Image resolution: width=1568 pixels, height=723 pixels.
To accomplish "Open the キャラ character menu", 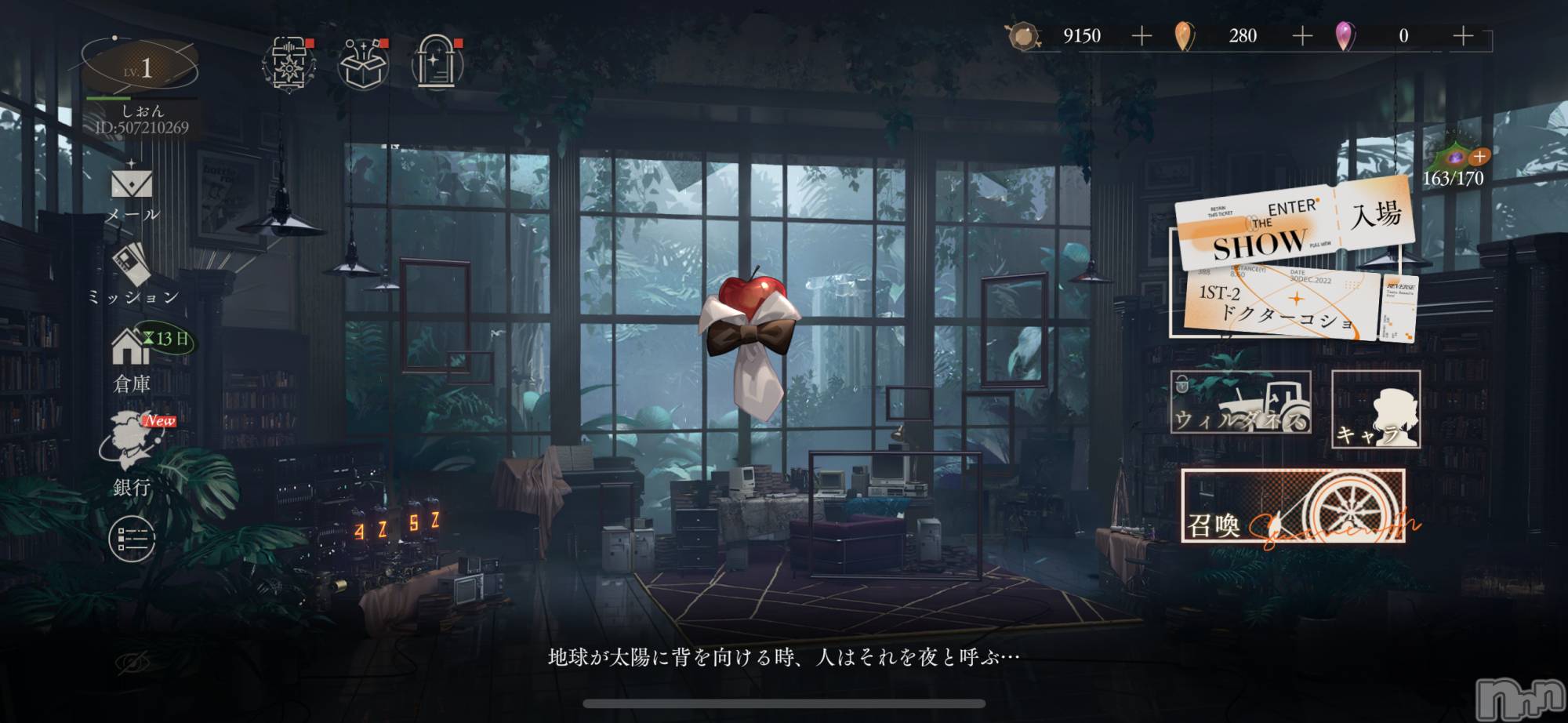I will pos(1376,409).
